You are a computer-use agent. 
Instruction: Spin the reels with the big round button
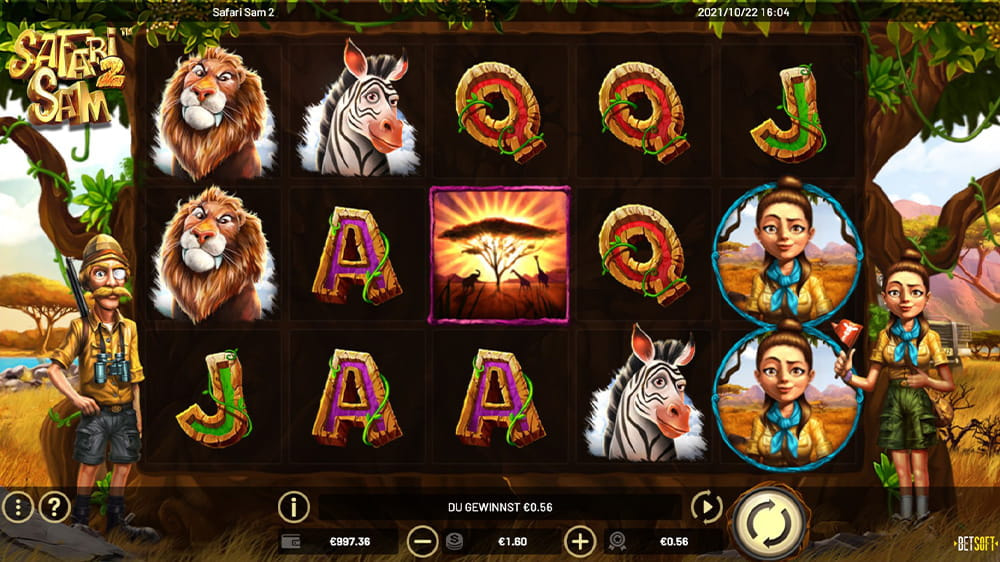pos(771,520)
